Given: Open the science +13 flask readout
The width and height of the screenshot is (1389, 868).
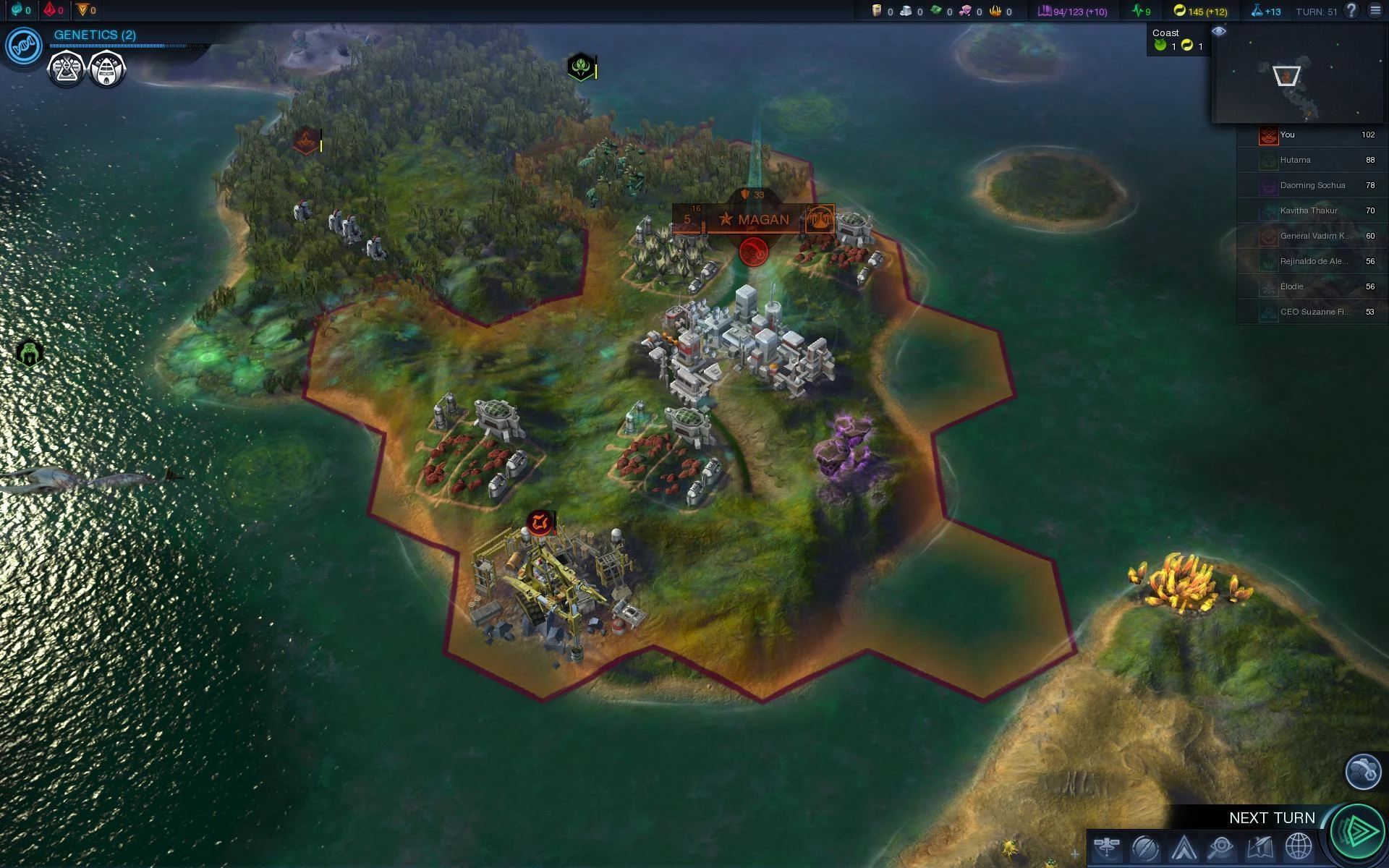Looking at the screenshot, I should pyautogui.click(x=1265, y=11).
